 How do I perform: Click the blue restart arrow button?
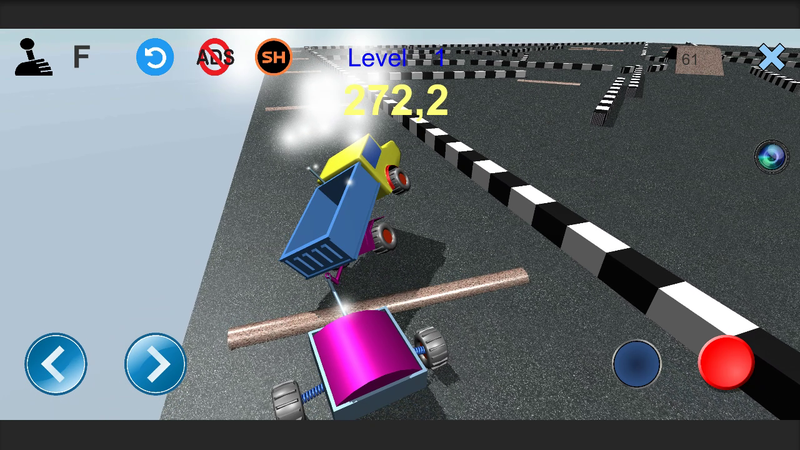click(x=155, y=57)
